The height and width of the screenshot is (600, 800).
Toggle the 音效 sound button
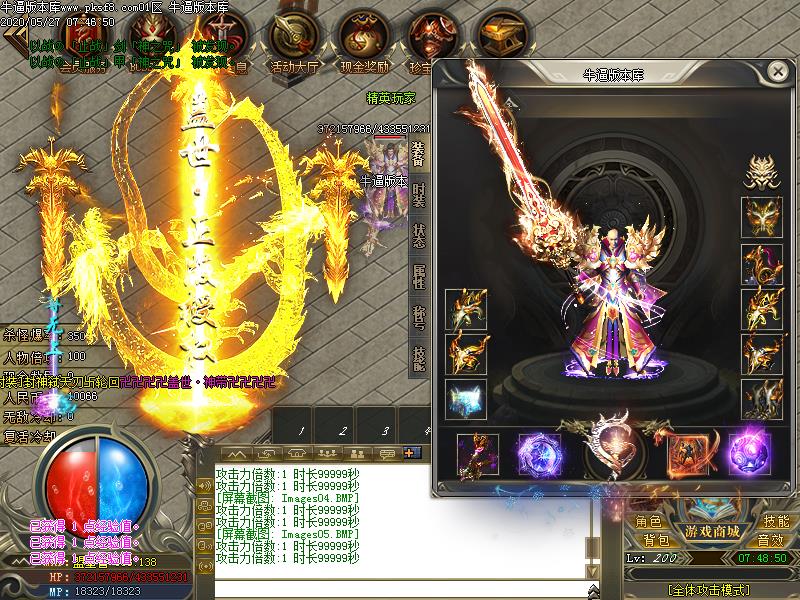(x=770, y=540)
